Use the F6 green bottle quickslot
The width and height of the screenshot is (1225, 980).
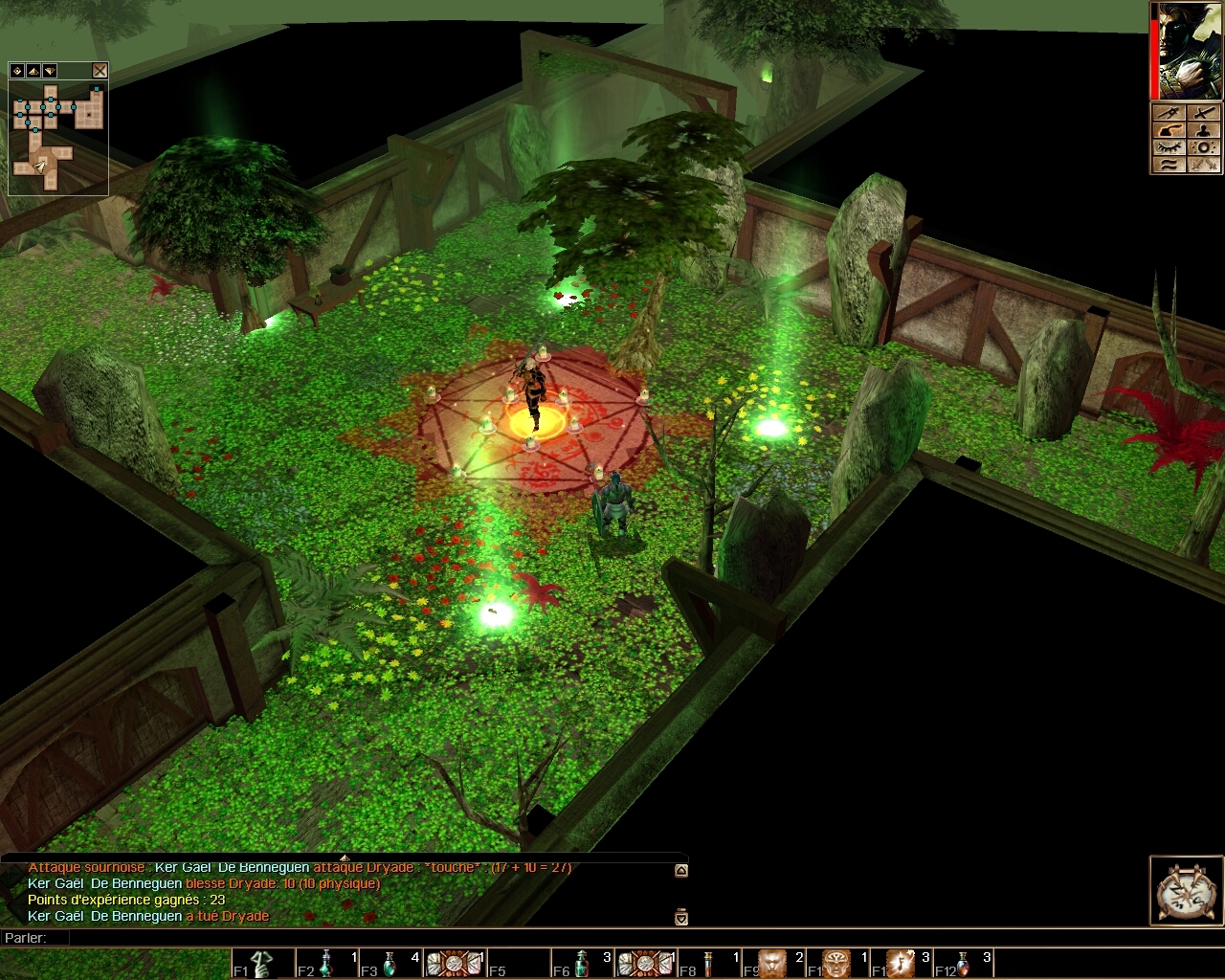pos(581,964)
